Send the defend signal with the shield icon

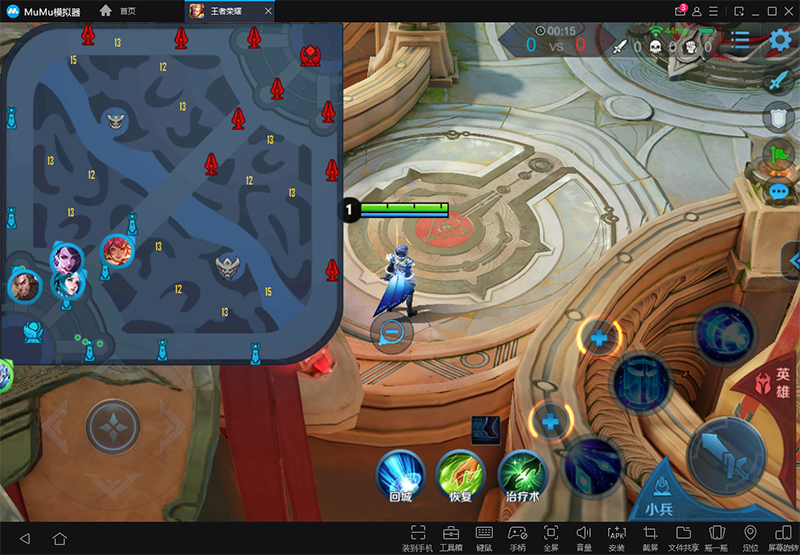pos(779,118)
